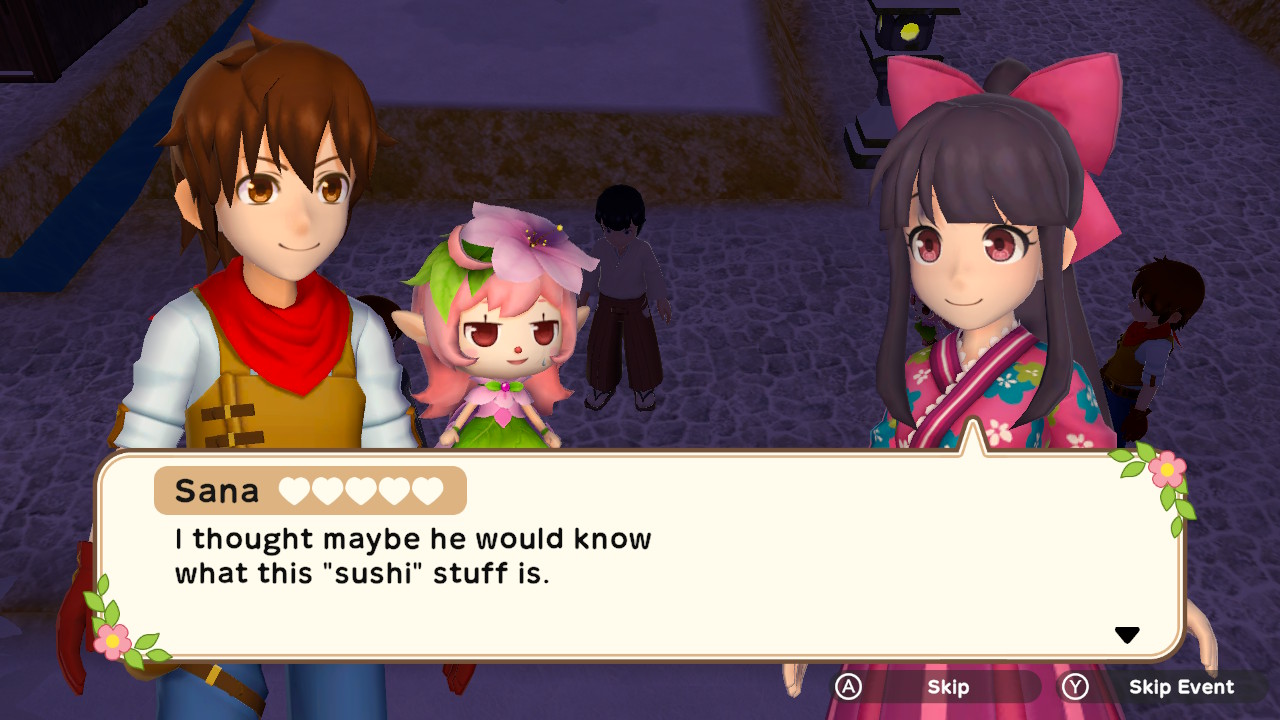Advance dialogue with the triangle arrow
The height and width of the screenshot is (720, 1280).
click(x=1128, y=633)
